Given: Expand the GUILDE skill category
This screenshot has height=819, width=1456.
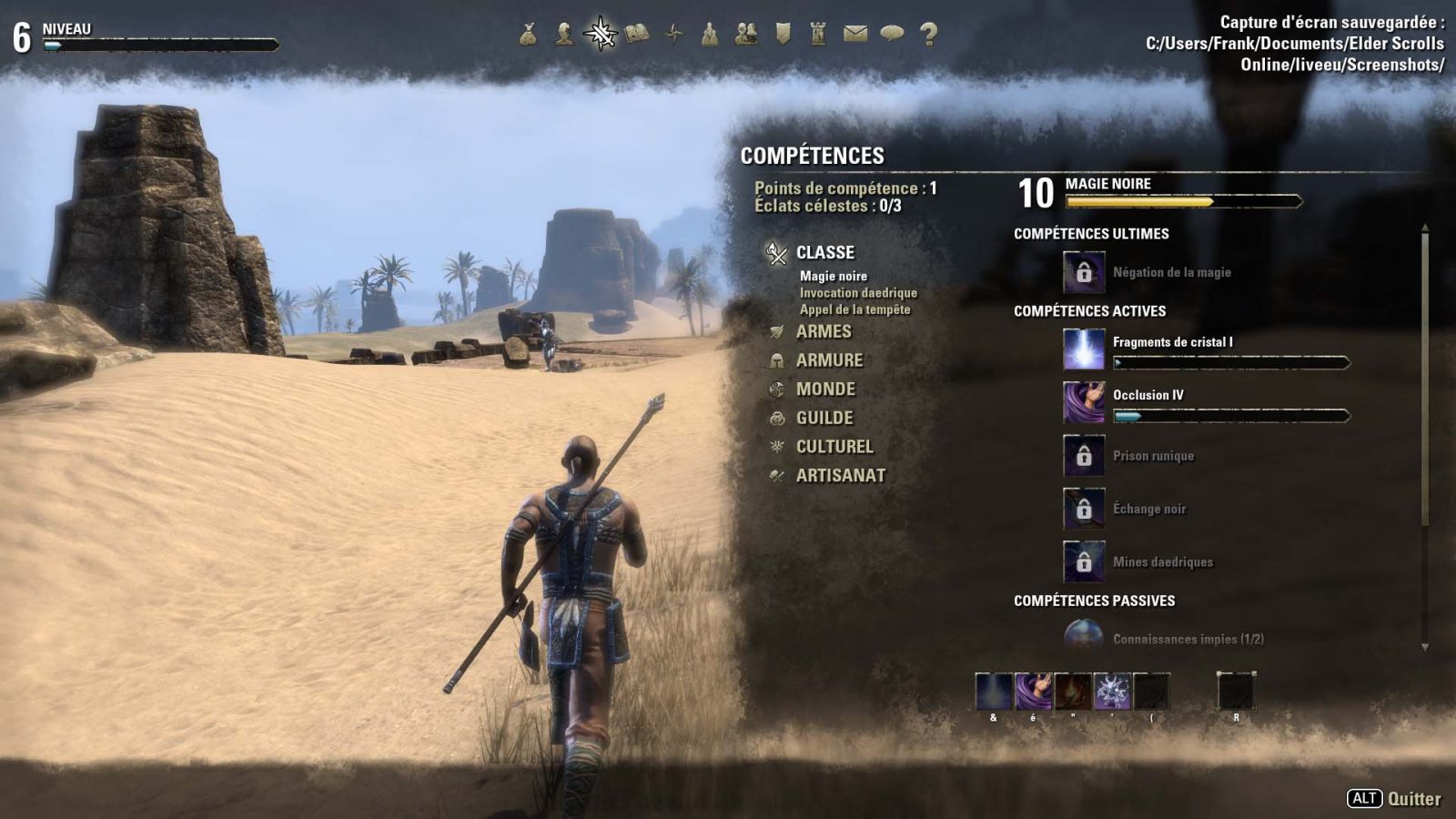Looking at the screenshot, I should click(824, 418).
